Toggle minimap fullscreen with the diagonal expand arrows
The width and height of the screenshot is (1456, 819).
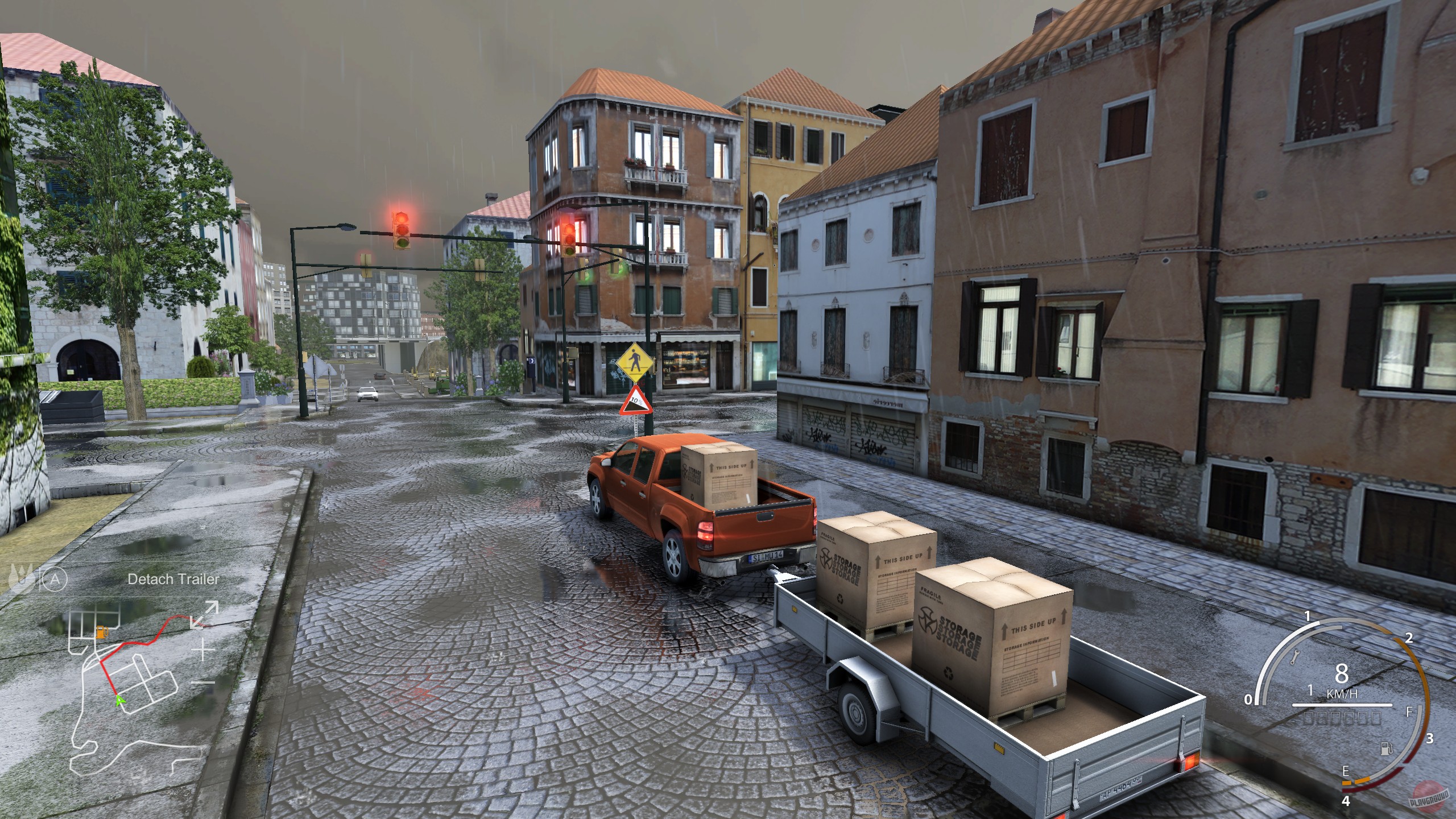[204, 614]
